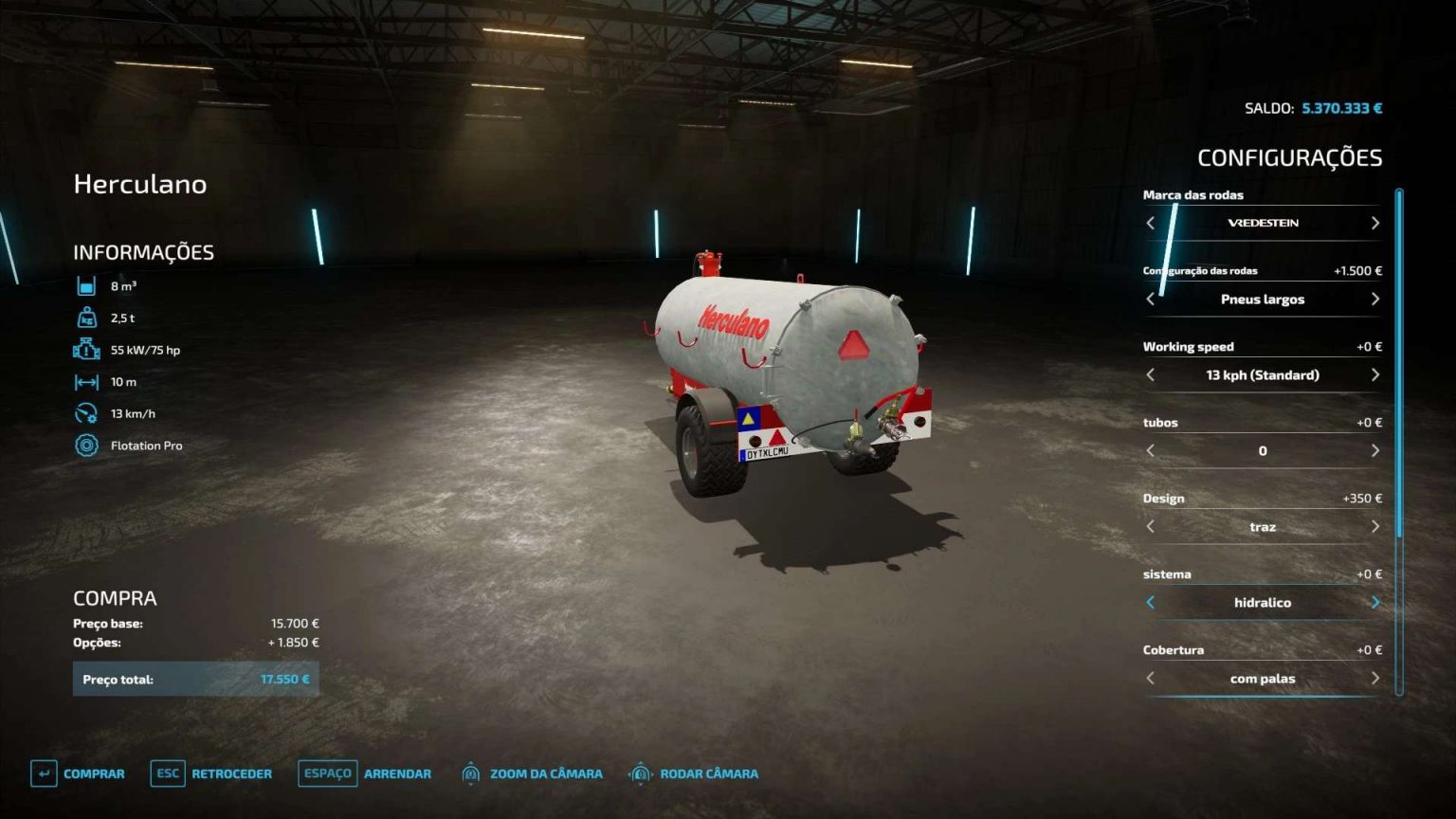1456x819 pixels.
Task: Select the engine power 55 kW icon
Action: tap(86, 349)
